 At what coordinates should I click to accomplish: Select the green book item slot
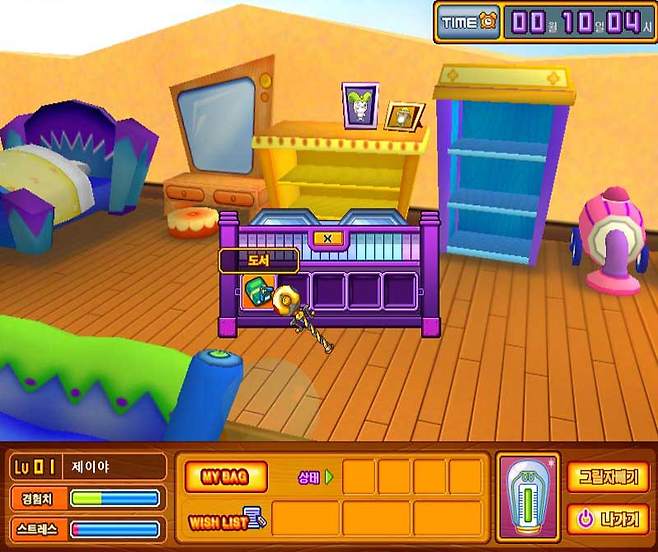256,292
